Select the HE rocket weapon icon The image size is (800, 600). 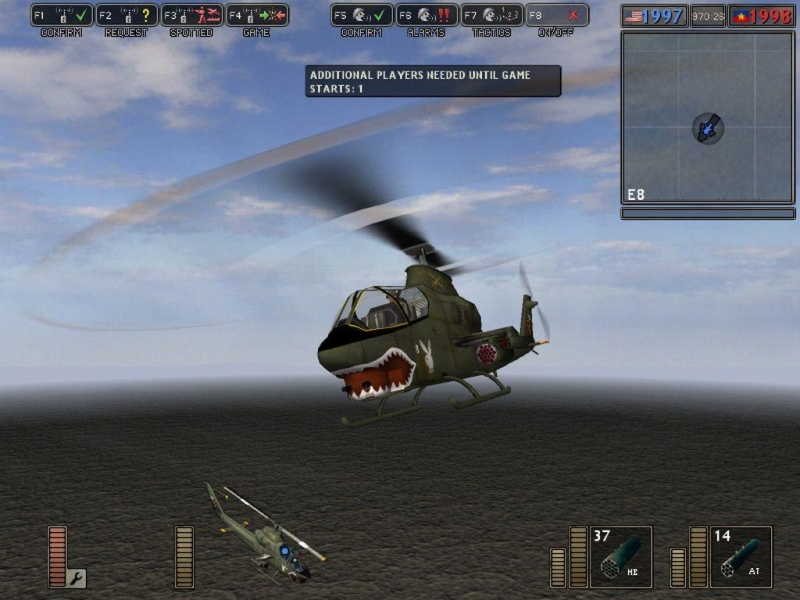click(x=621, y=557)
